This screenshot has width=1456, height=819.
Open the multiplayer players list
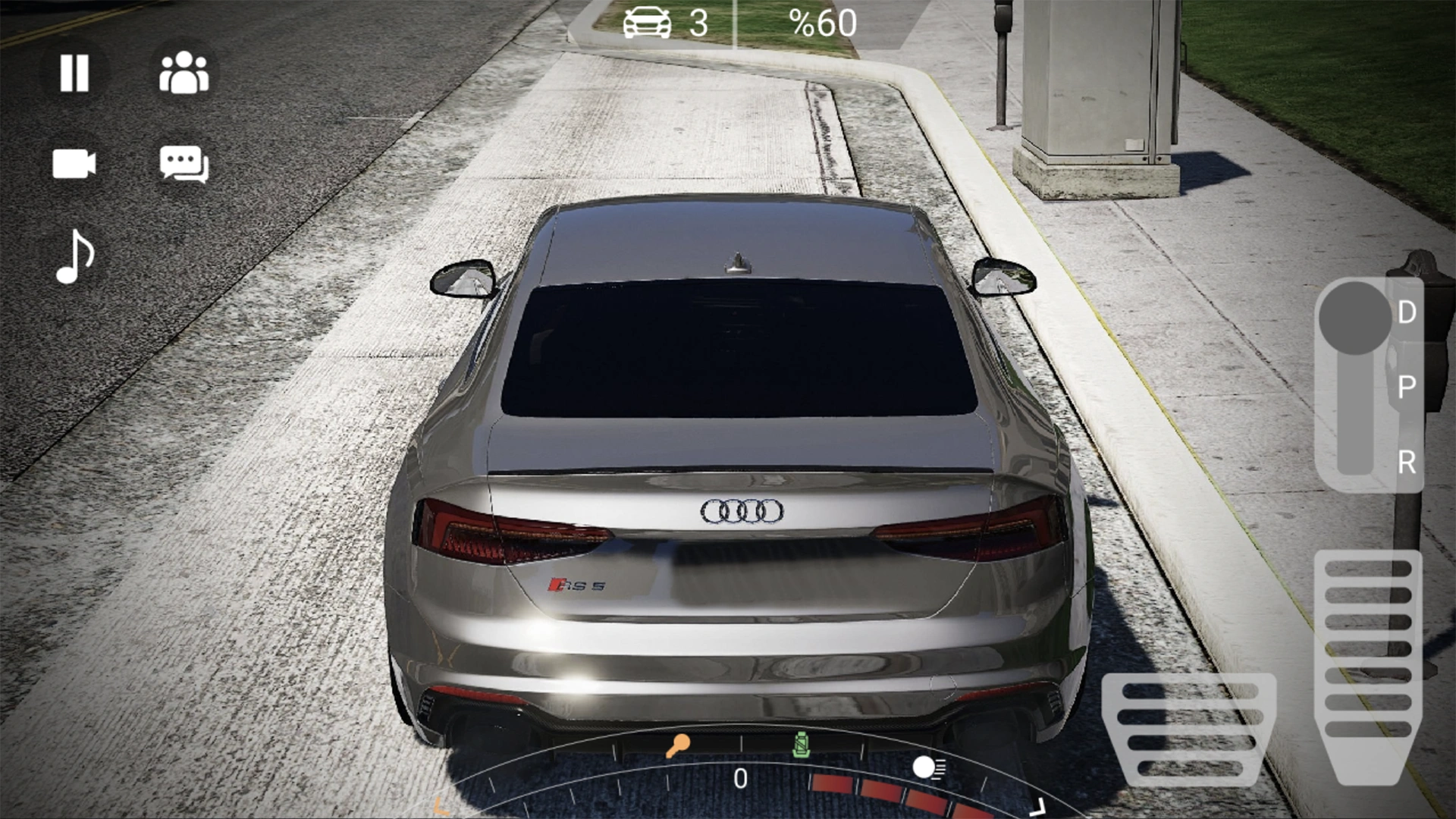(x=184, y=73)
